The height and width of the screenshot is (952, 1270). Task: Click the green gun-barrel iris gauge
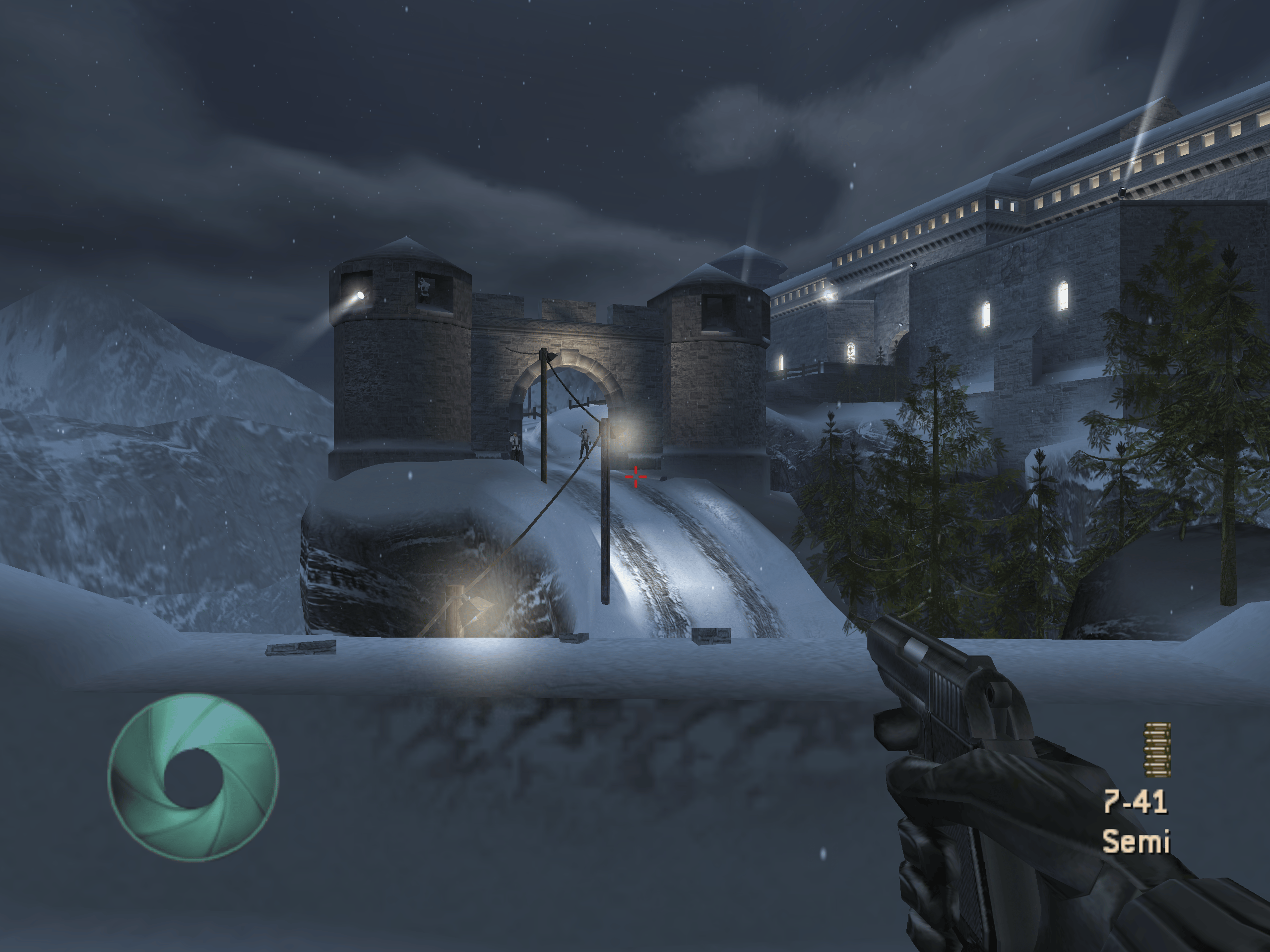click(x=193, y=777)
